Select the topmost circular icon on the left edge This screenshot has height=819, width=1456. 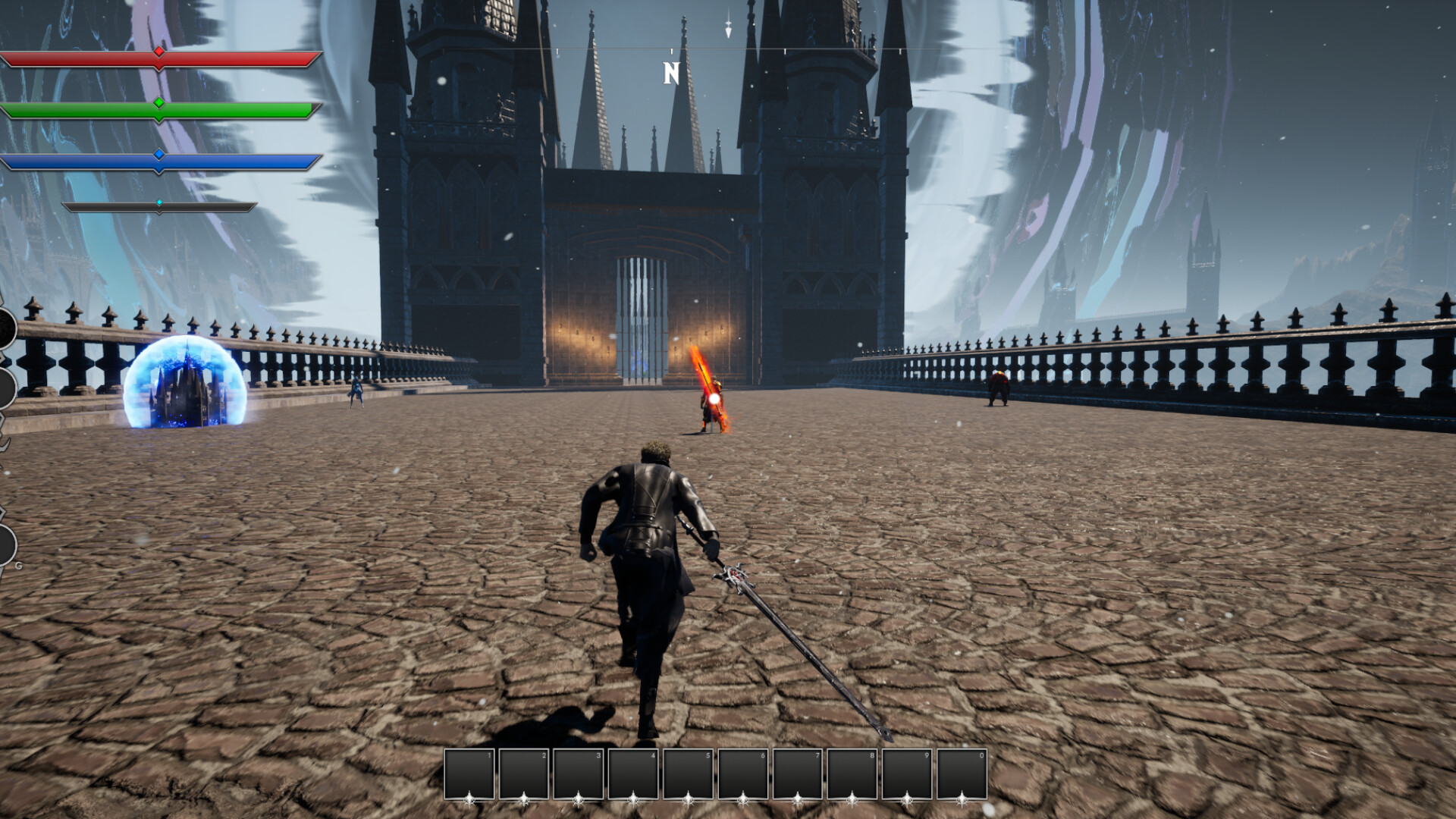point(4,326)
